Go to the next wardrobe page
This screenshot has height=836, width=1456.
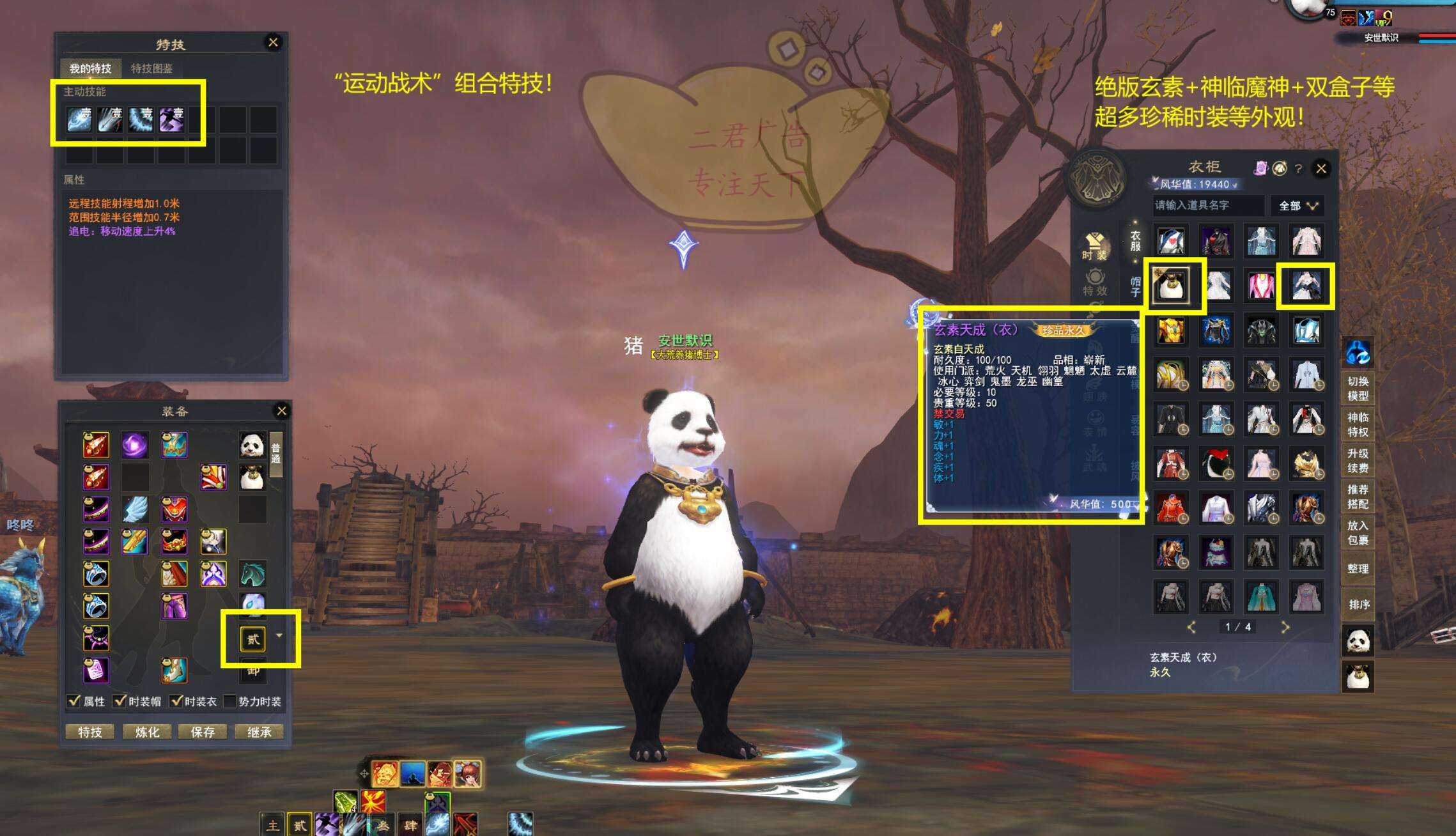coord(1285,627)
